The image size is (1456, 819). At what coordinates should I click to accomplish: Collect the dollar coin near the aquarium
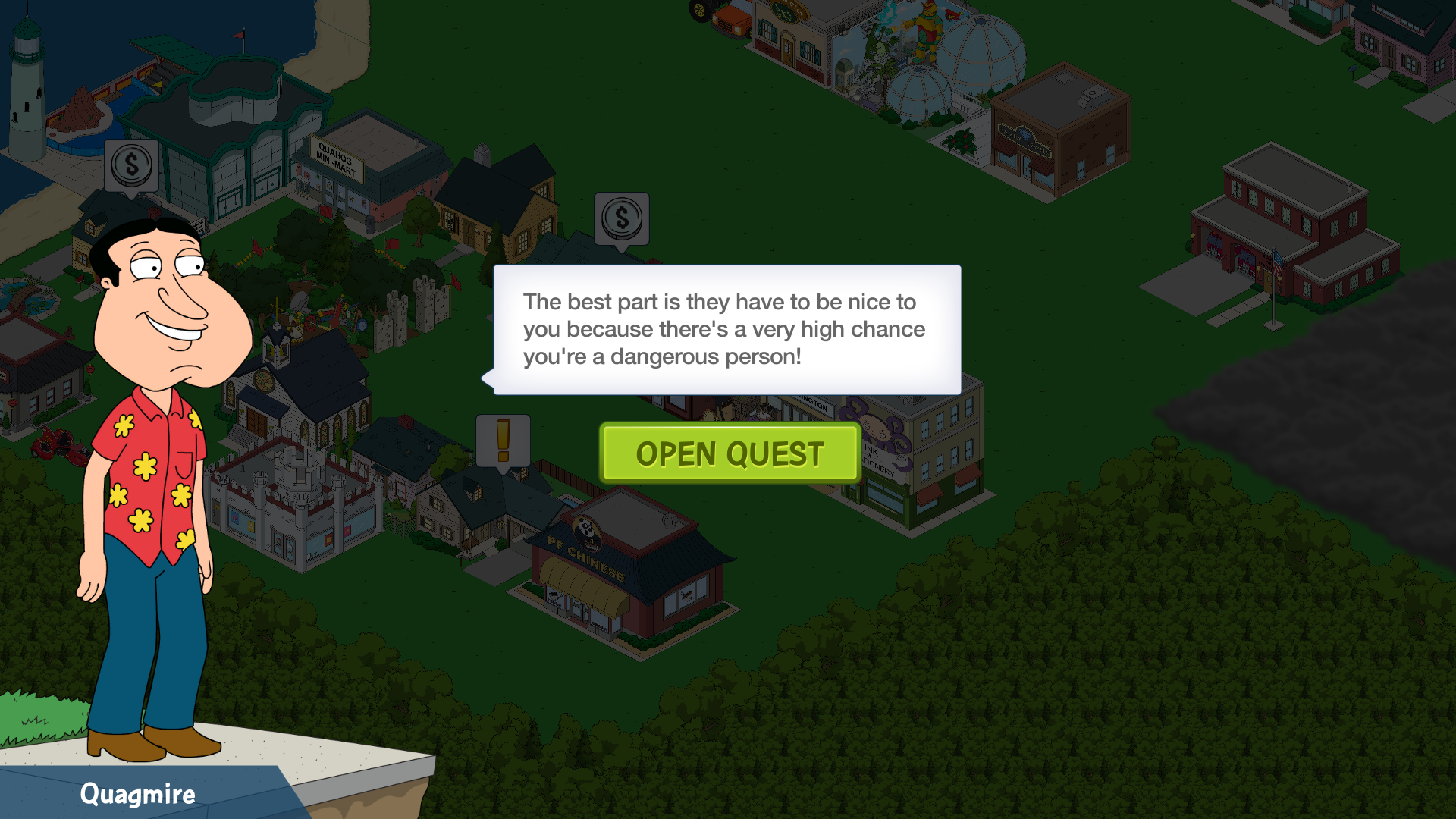(x=131, y=165)
